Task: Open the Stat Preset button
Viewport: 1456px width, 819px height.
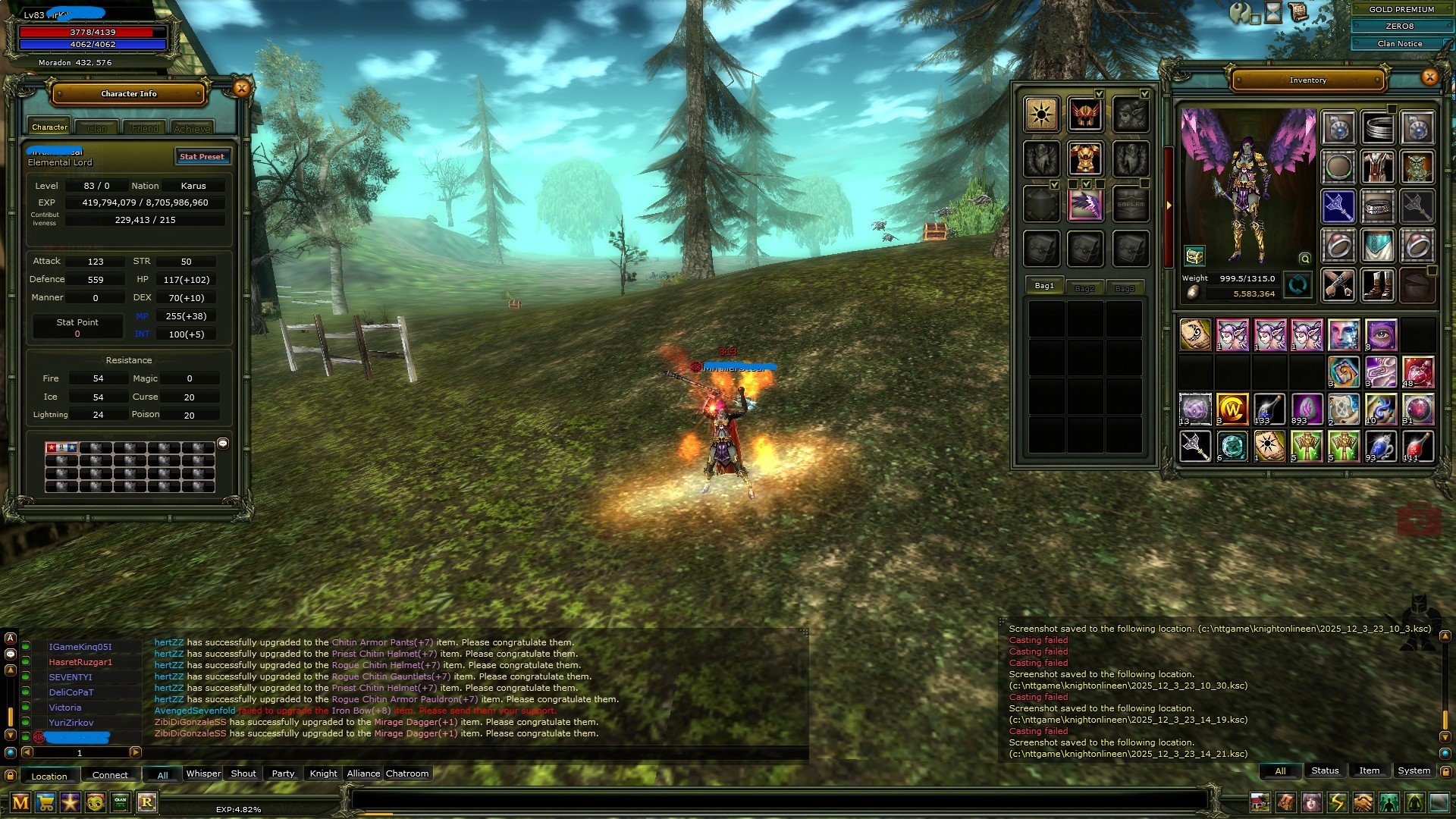Action: [x=202, y=156]
